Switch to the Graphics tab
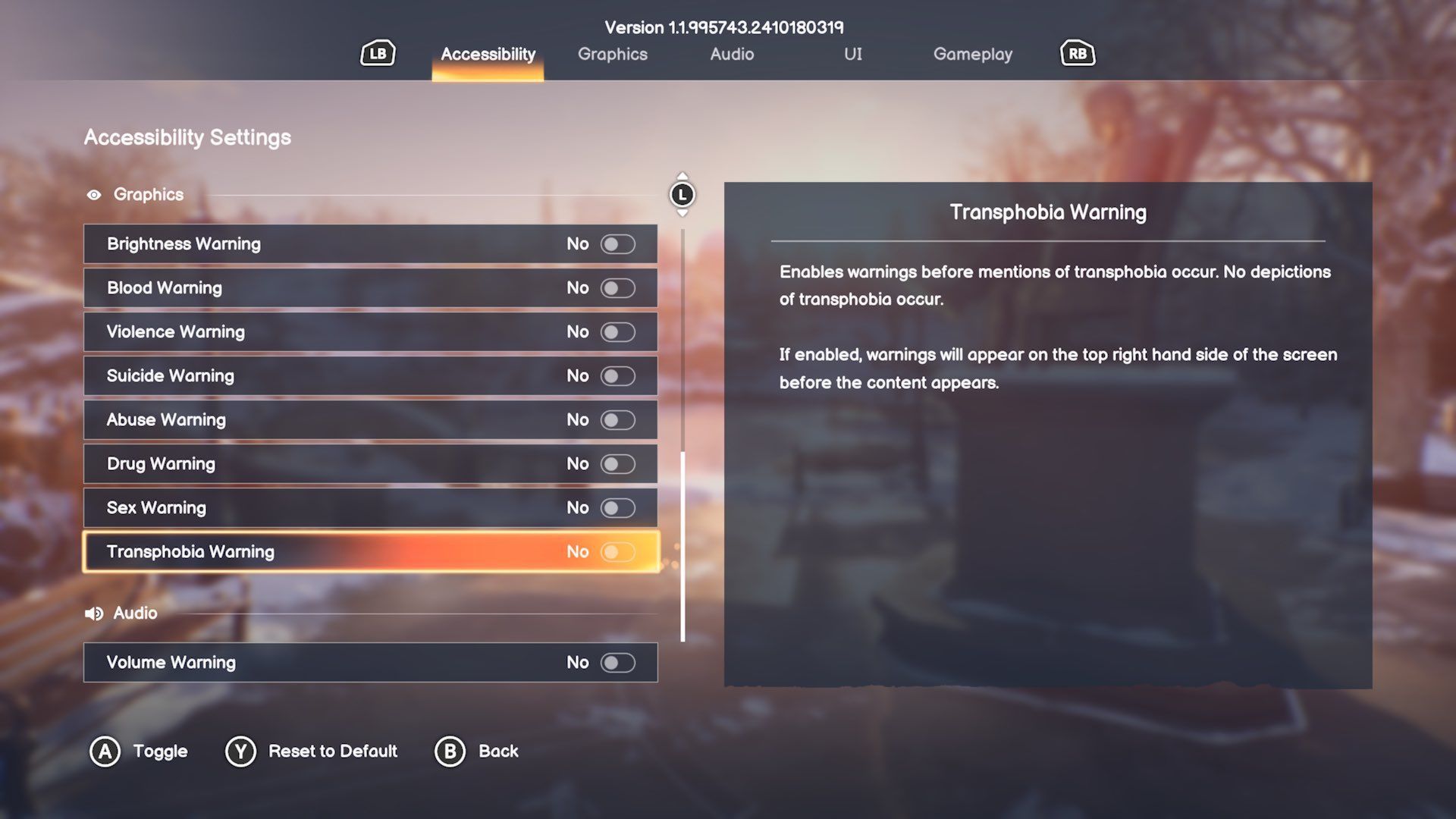The width and height of the screenshot is (1456, 819). [x=612, y=55]
